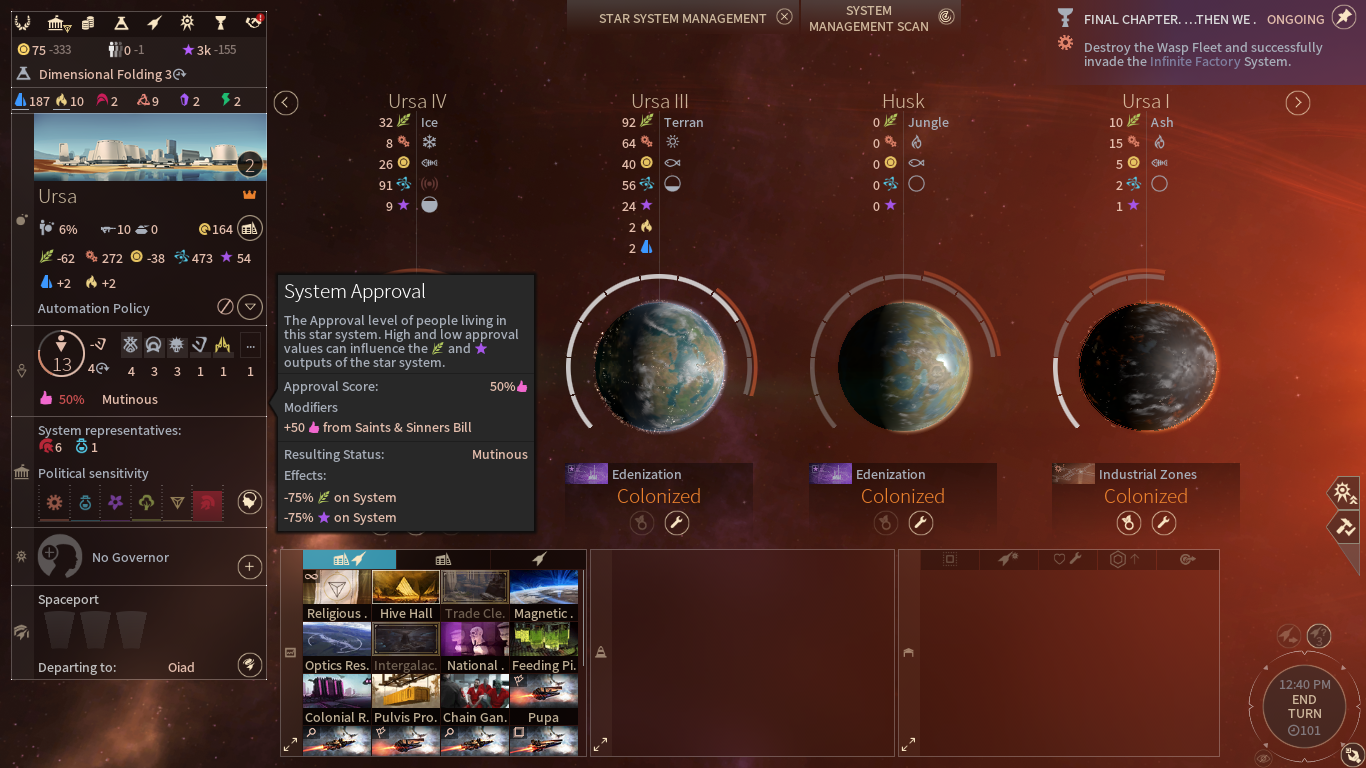Open the Automation Policy dropdown

point(250,308)
